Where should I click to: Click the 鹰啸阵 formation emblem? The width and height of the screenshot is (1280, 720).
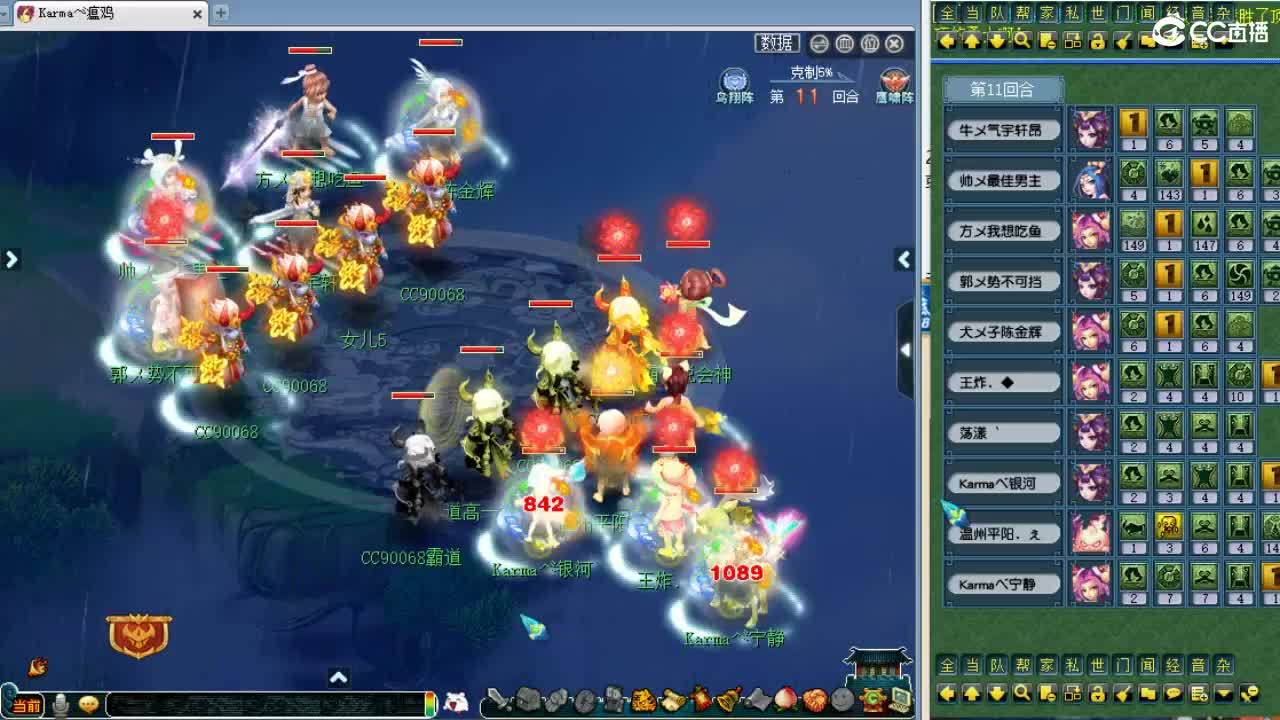click(x=892, y=80)
